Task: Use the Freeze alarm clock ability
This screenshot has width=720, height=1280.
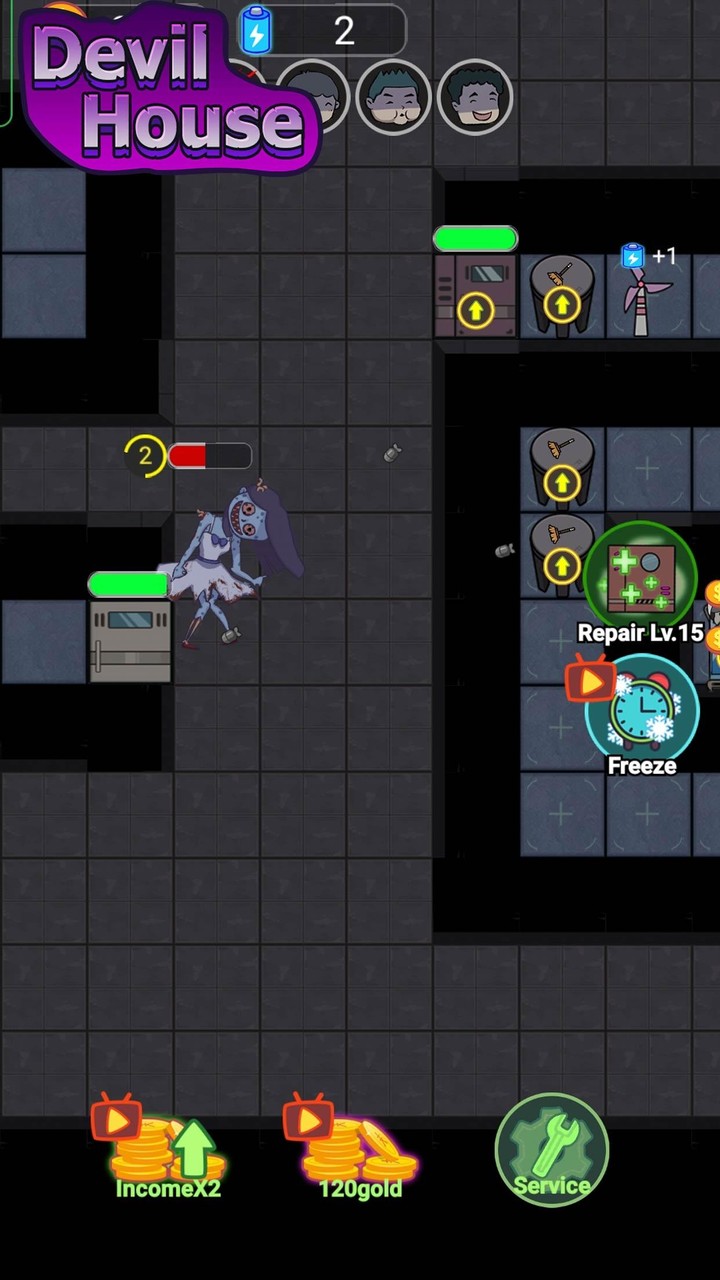Action: click(x=641, y=712)
